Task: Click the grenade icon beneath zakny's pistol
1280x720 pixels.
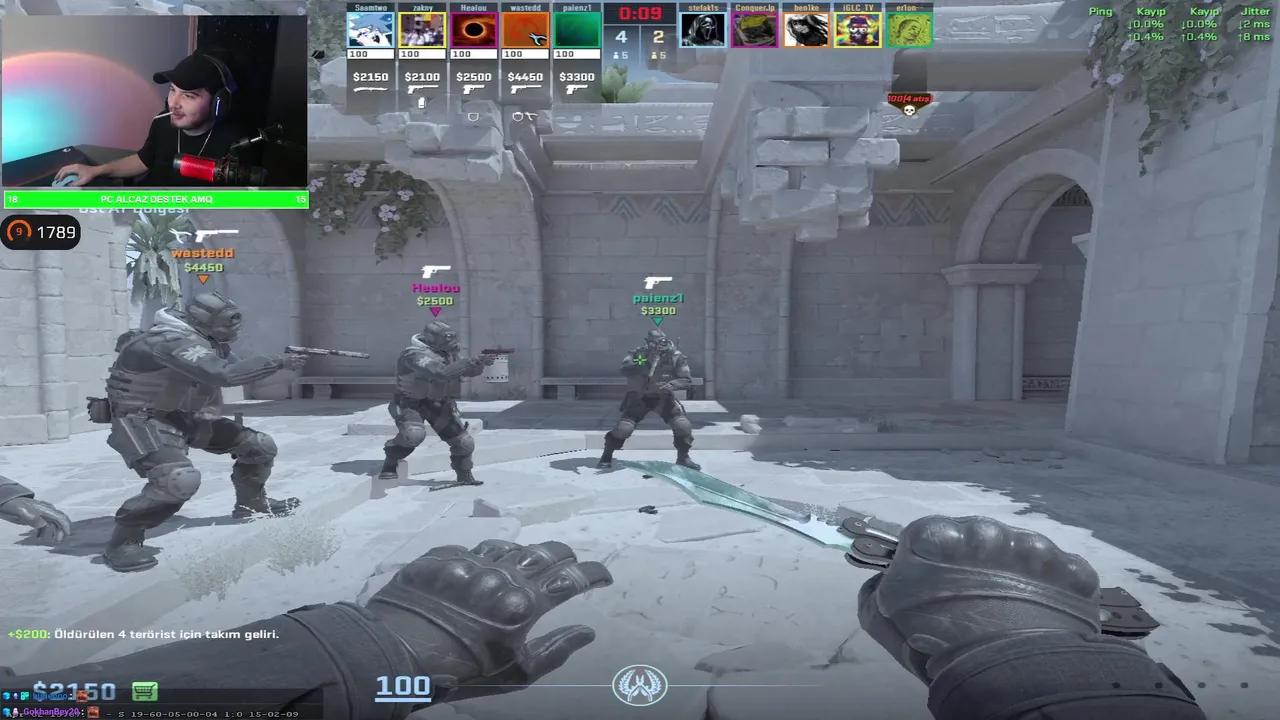Action: 421,103
